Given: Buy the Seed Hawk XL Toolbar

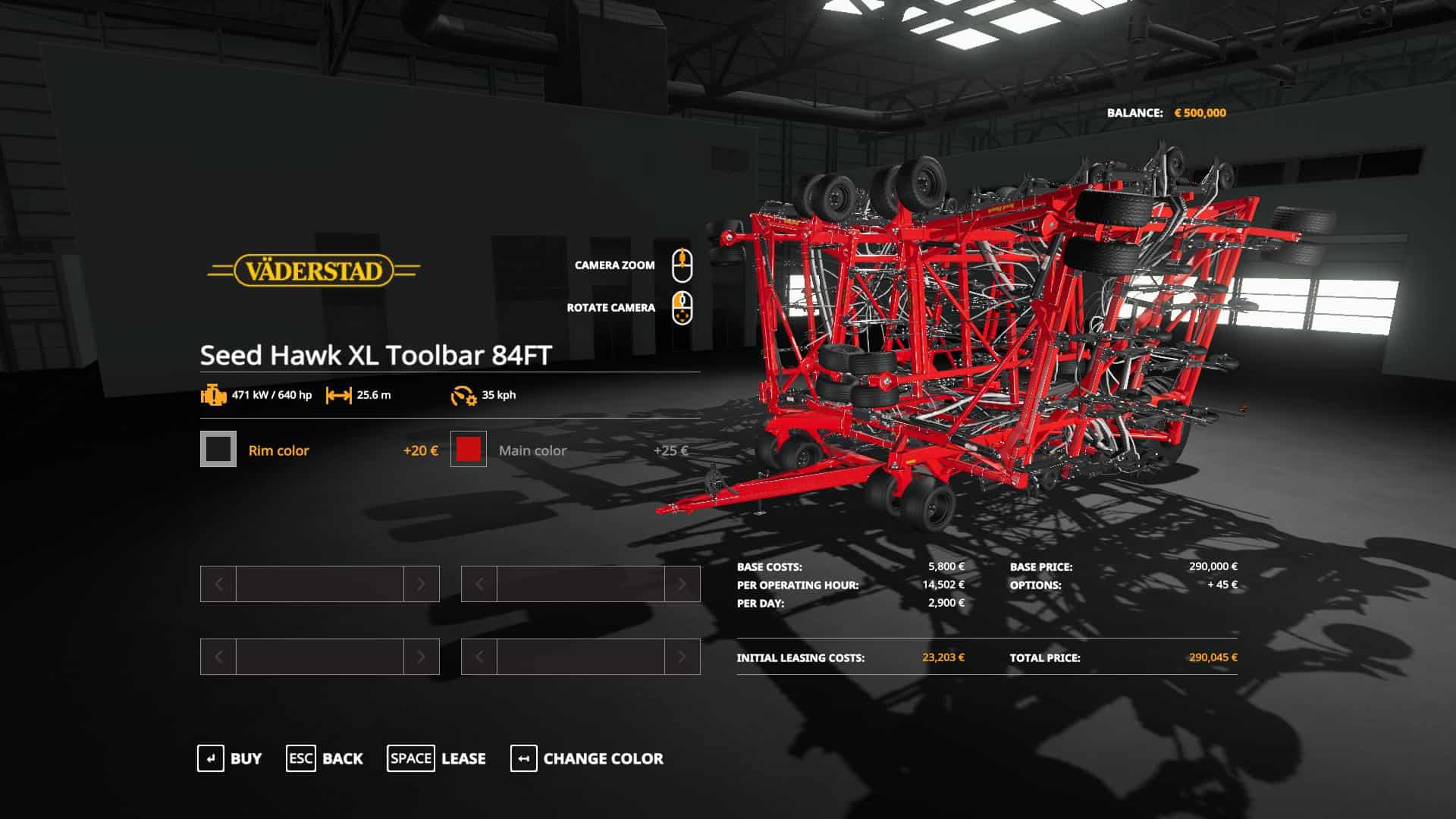Looking at the screenshot, I should click(230, 758).
